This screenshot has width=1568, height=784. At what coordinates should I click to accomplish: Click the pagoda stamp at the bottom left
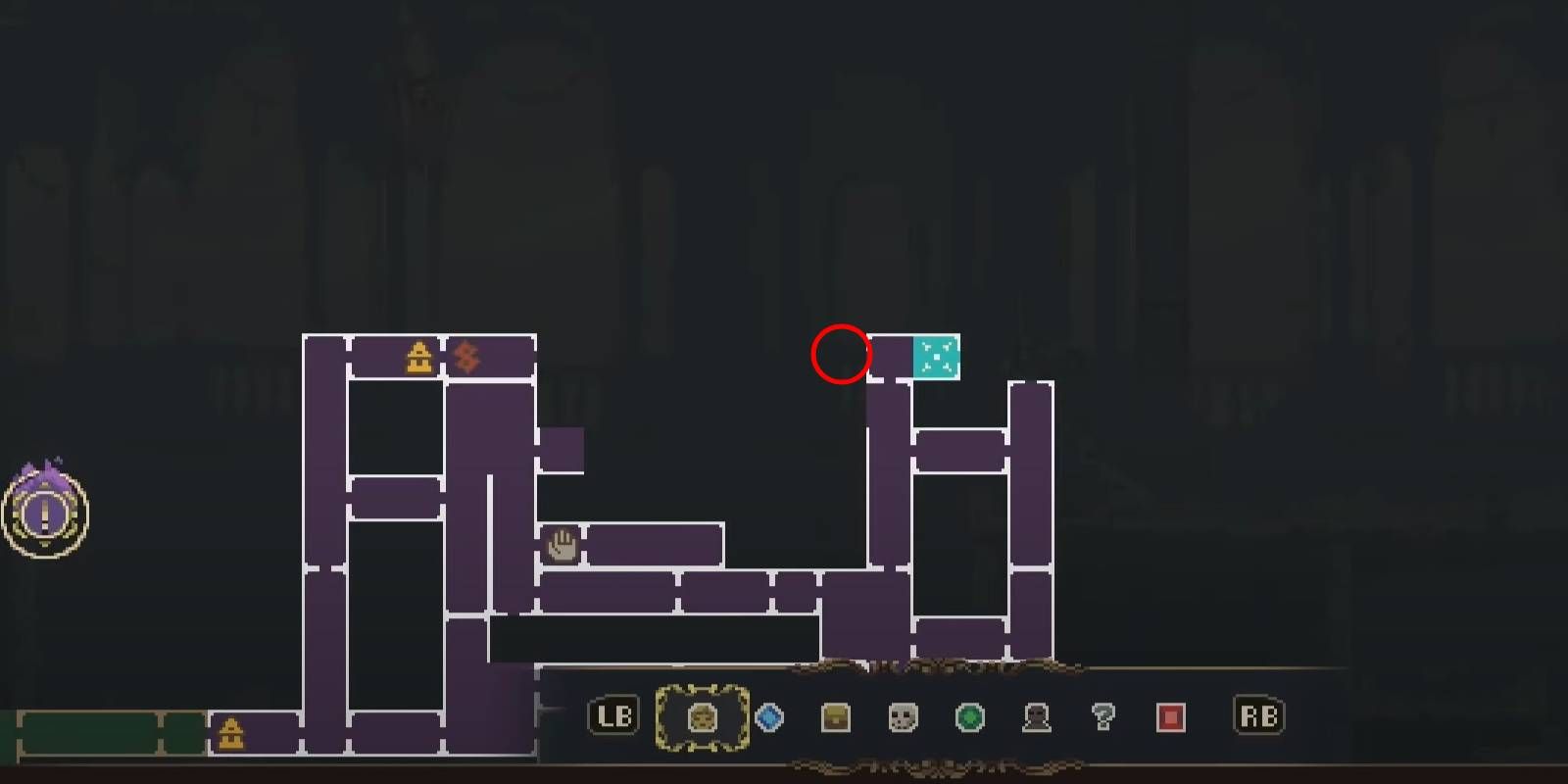click(232, 733)
